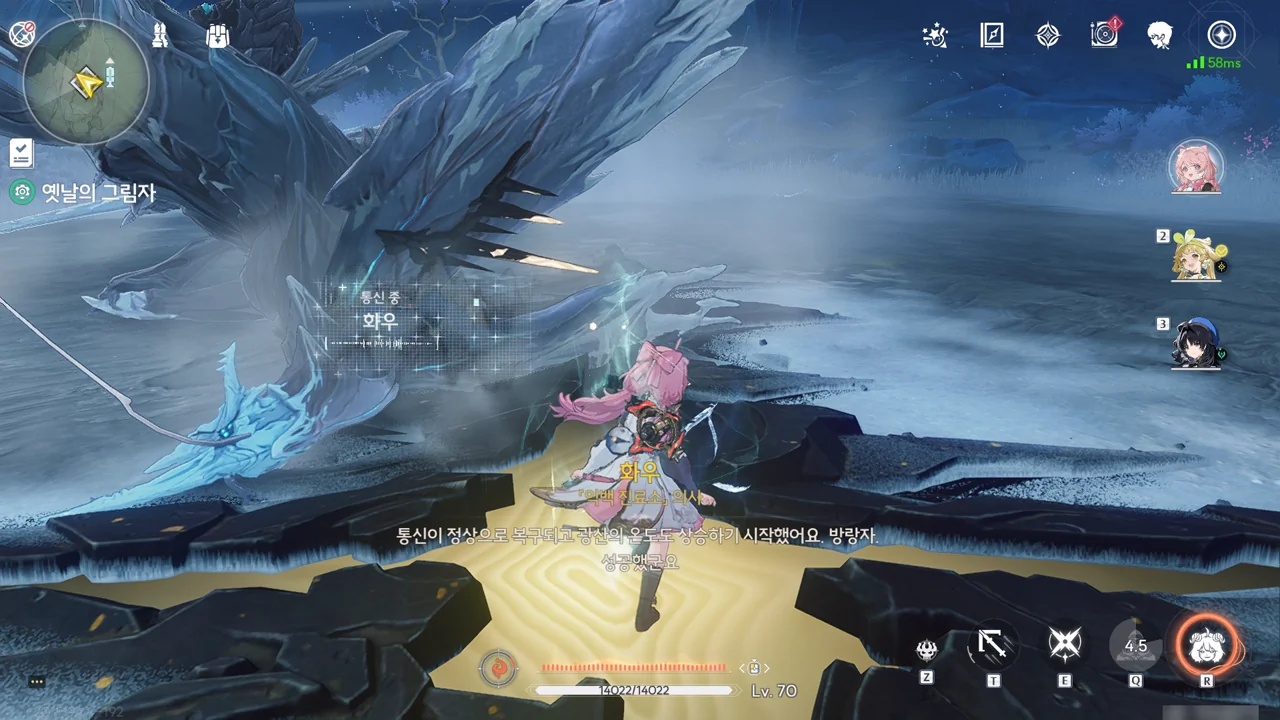
Task: Activate the crossed-blades resonance skill icon
Action: (1064, 645)
